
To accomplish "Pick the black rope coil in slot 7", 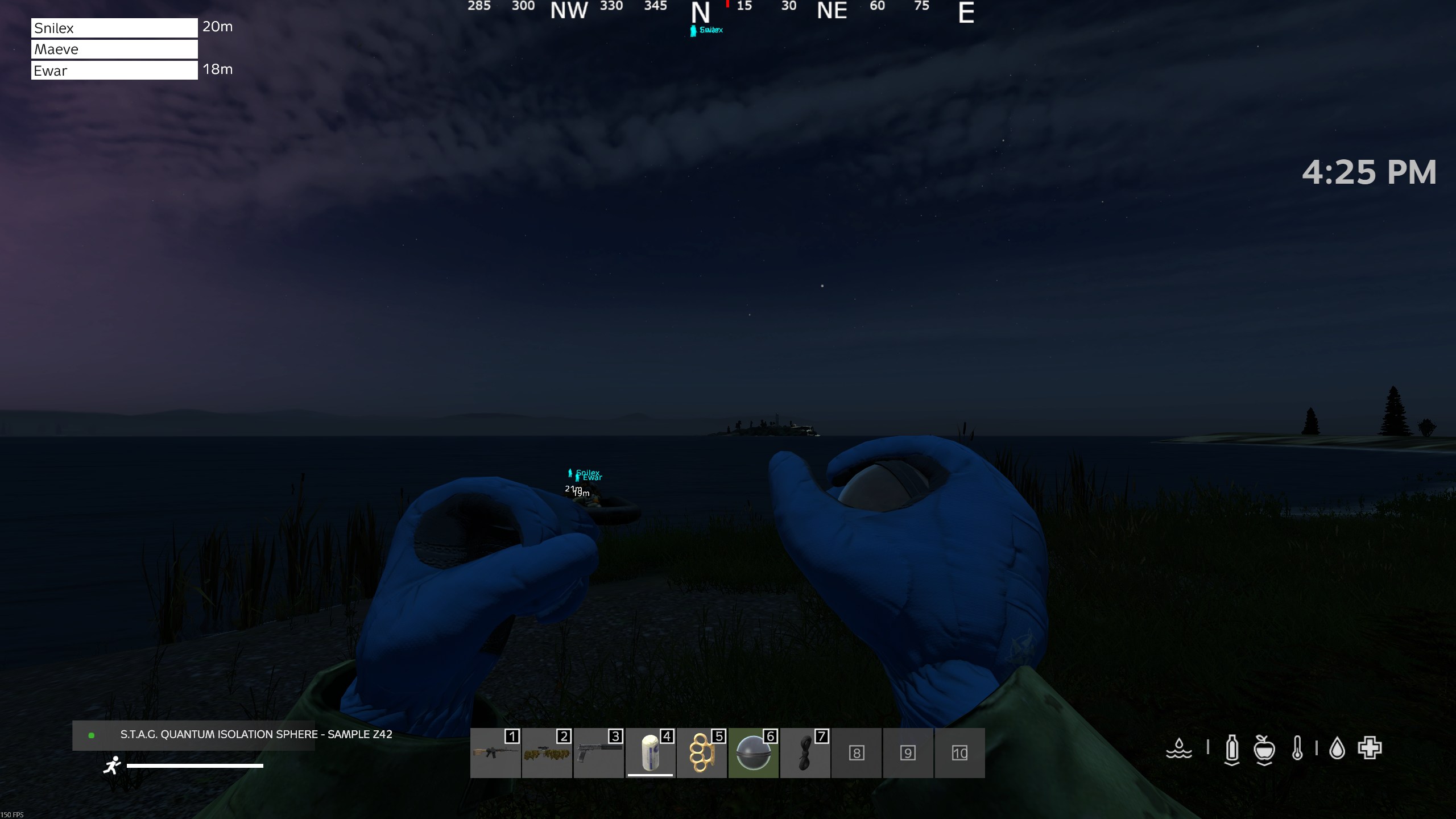I will coord(805,753).
